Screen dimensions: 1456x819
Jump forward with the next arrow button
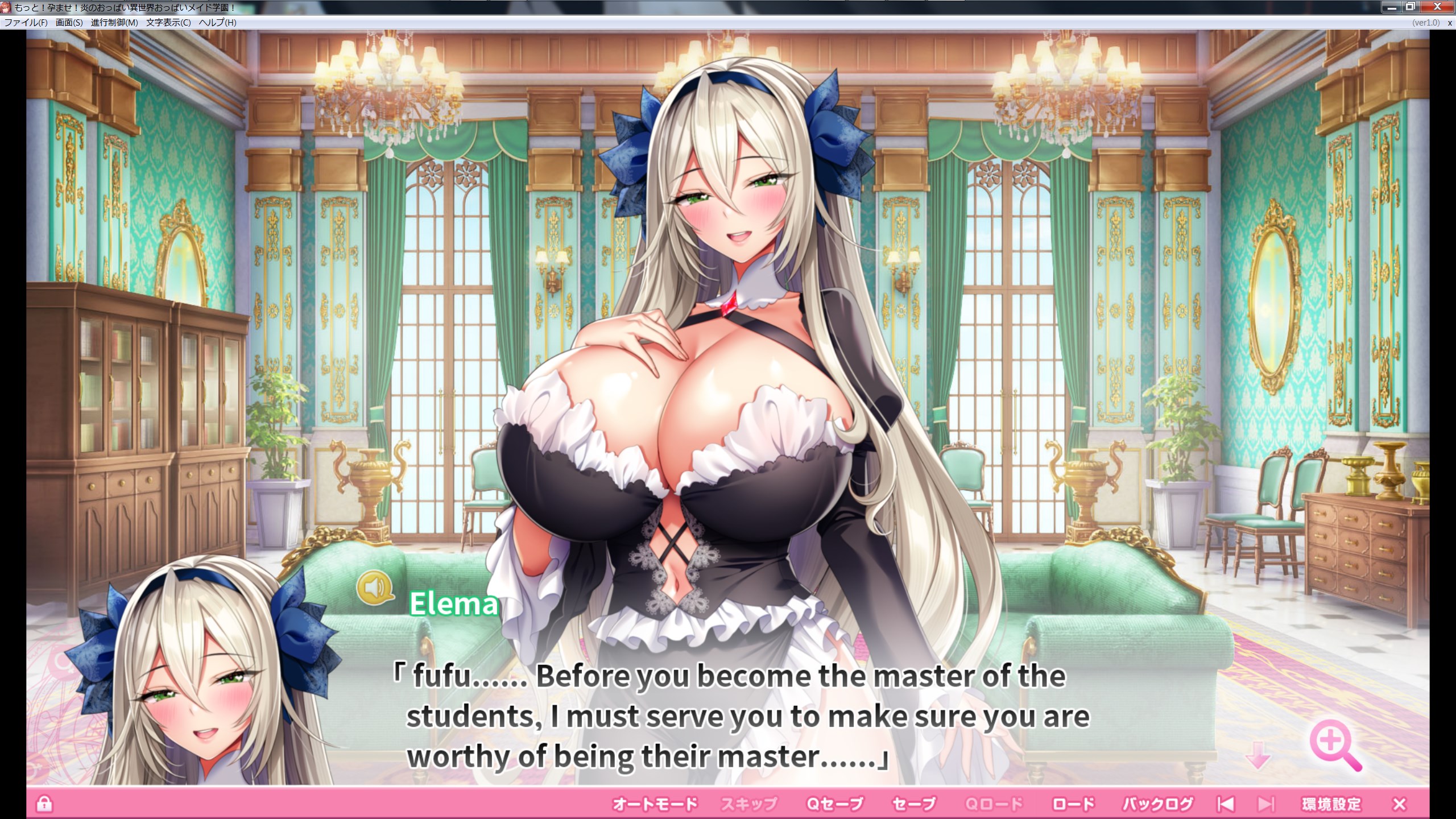click(1266, 804)
